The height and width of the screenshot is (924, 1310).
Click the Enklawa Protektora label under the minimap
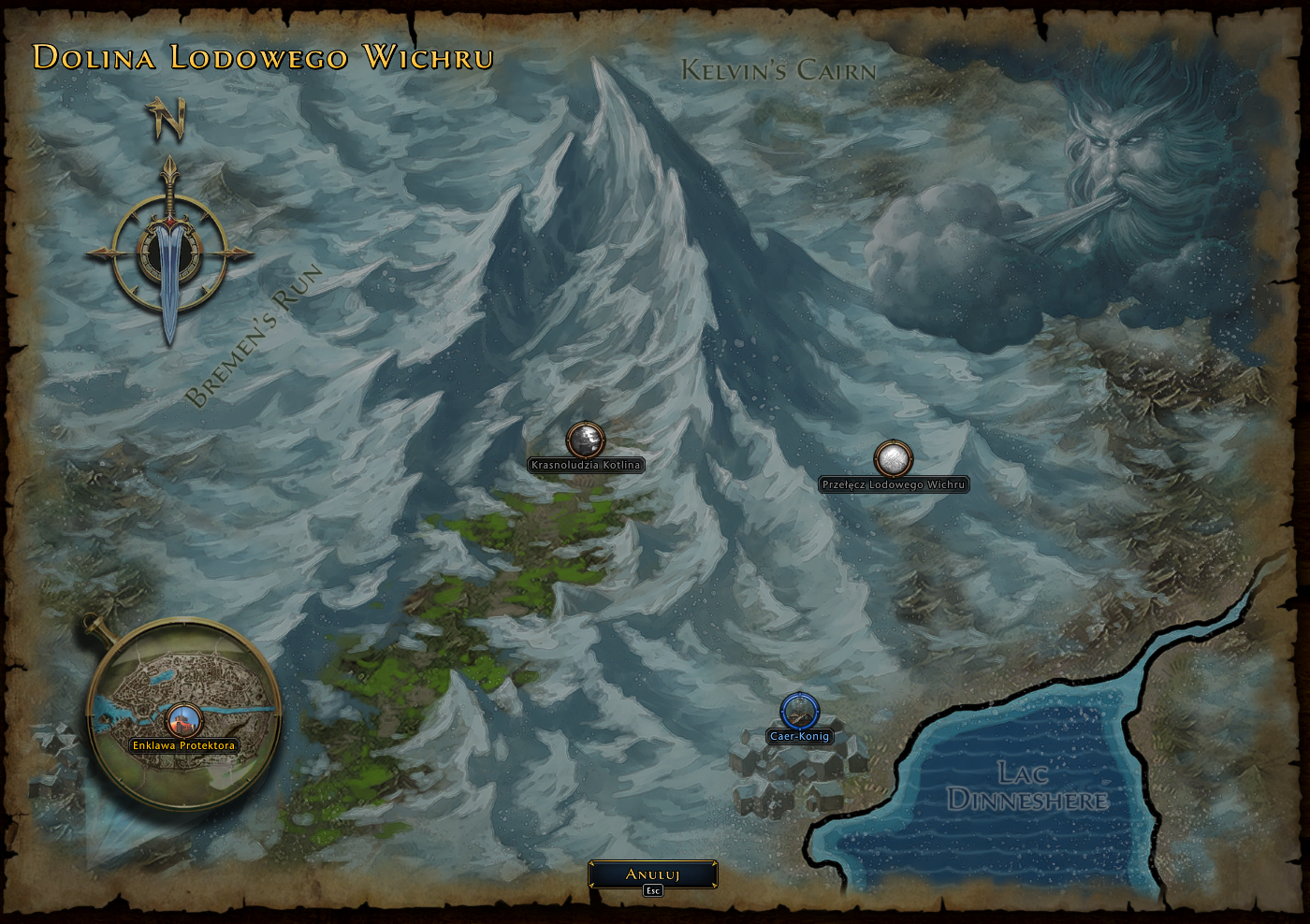click(184, 746)
